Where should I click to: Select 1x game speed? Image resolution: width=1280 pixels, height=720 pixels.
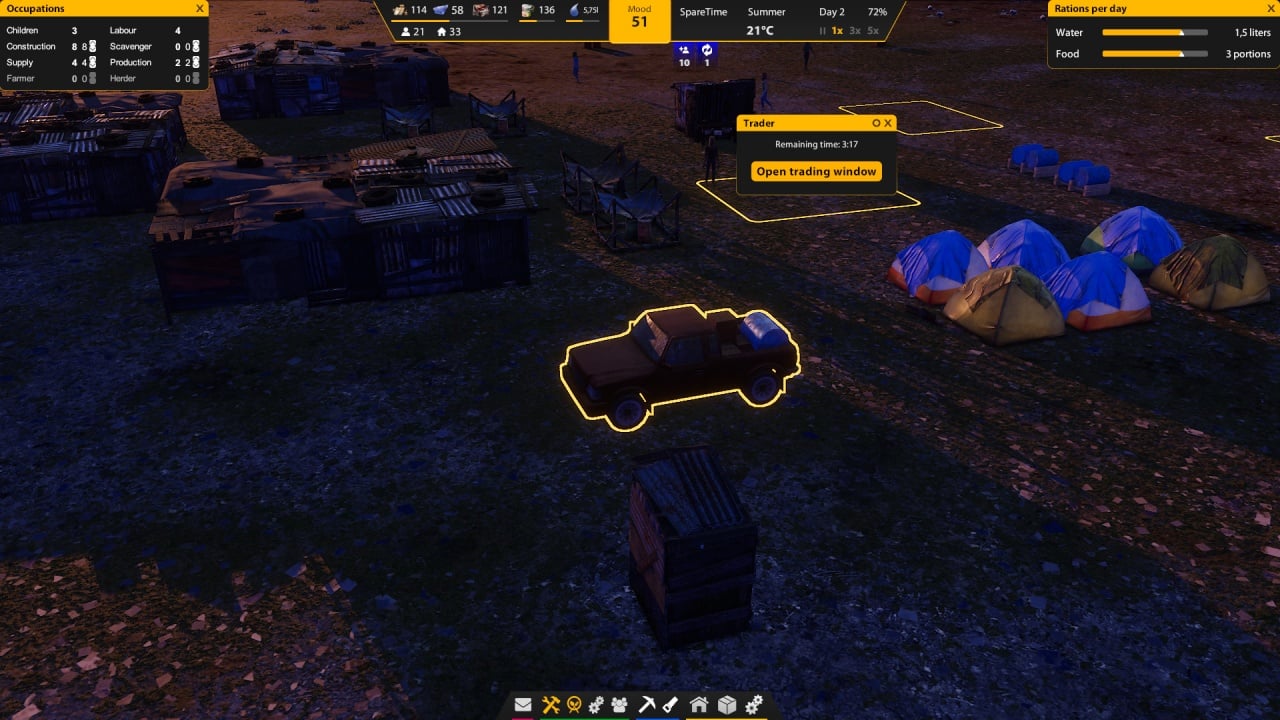point(838,31)
